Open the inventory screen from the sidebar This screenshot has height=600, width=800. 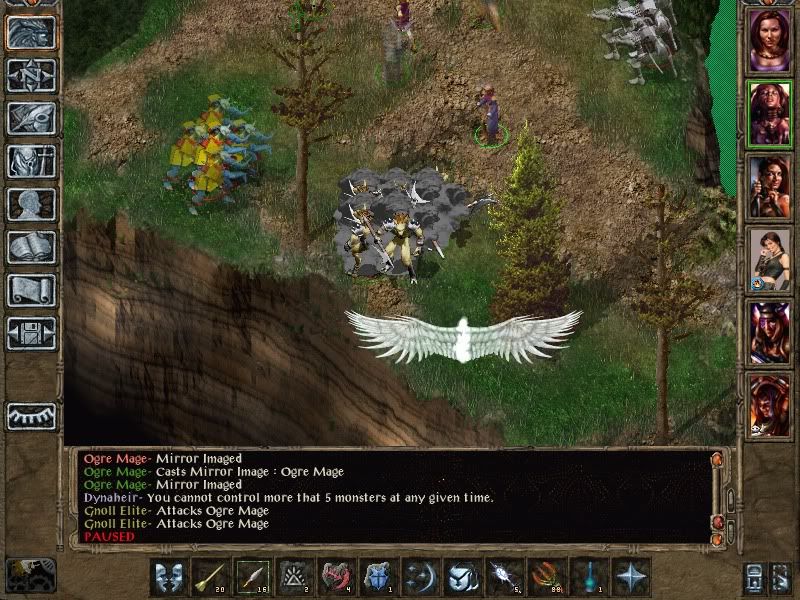(31, 161)
